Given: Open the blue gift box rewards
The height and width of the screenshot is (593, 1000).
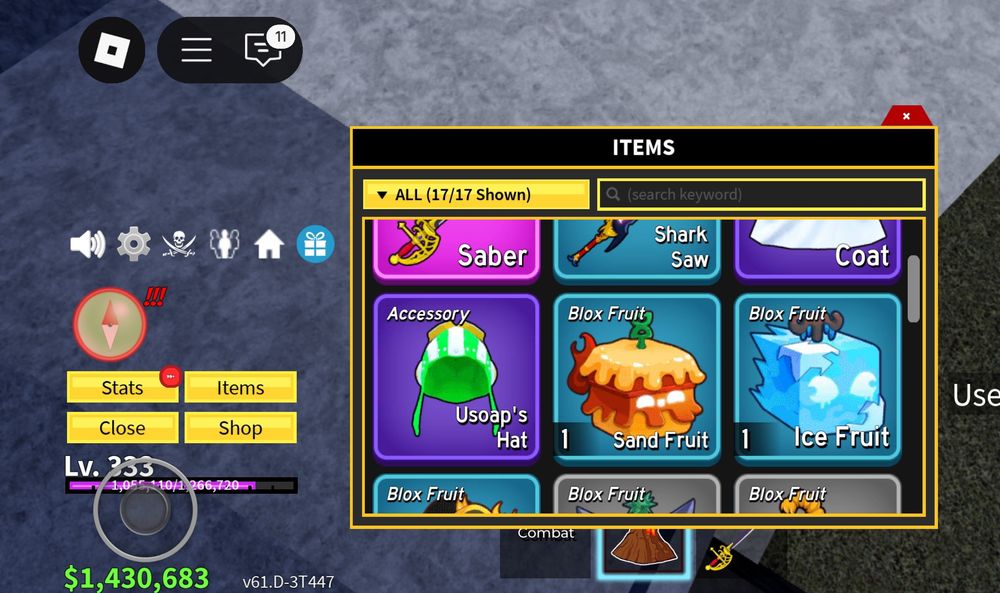Looking at the screenshot, I should tap(315, 244).
